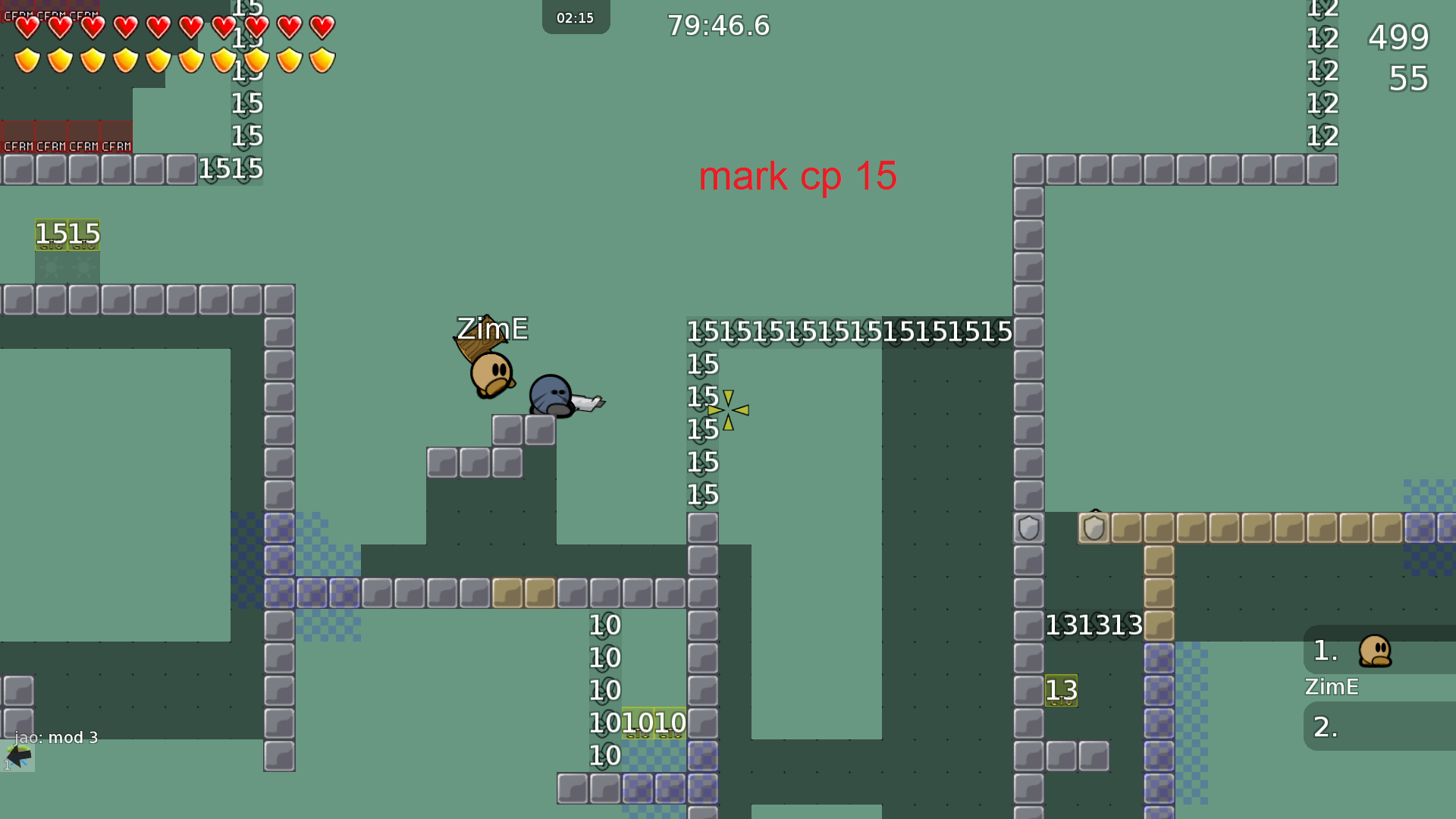Select the last armor shield in the HUD row
1456x819 pixels.
[x=322, y=59]
